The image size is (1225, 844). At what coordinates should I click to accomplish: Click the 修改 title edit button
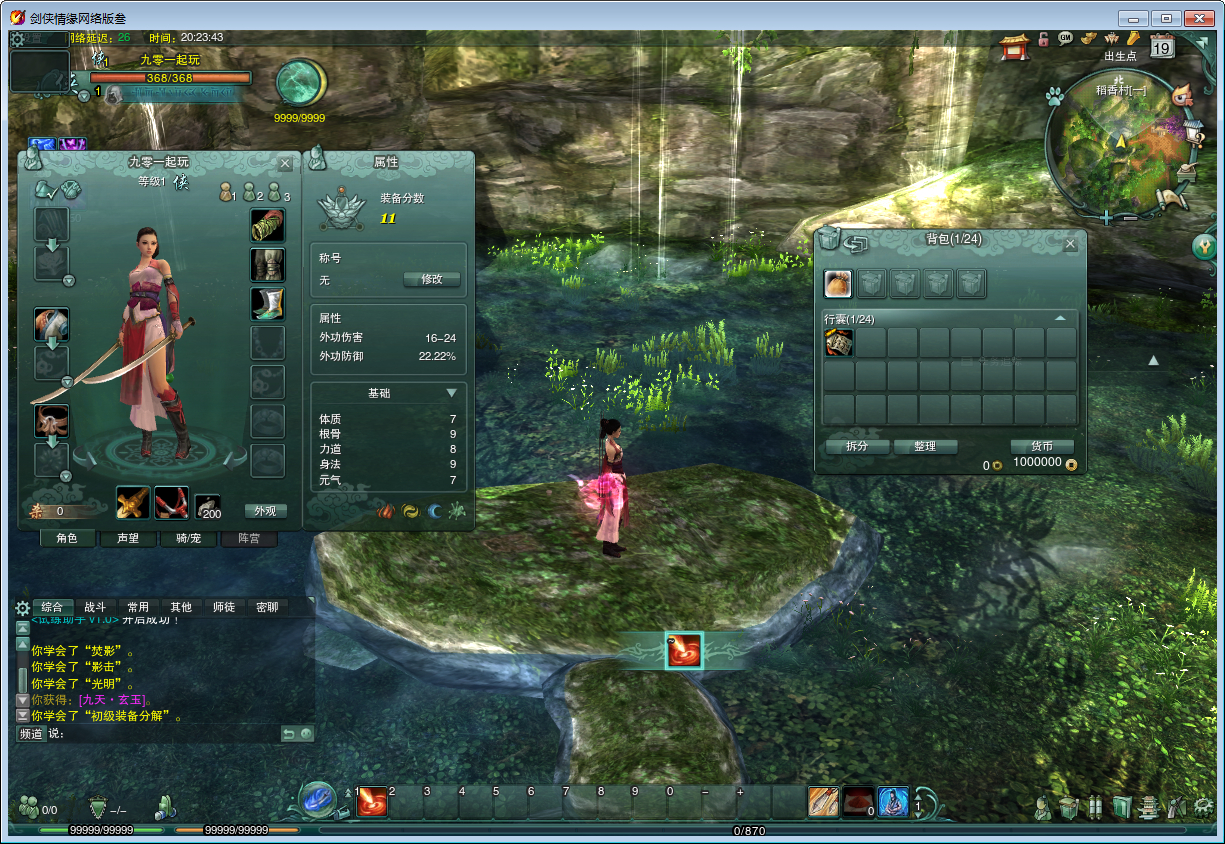[431, 280]
